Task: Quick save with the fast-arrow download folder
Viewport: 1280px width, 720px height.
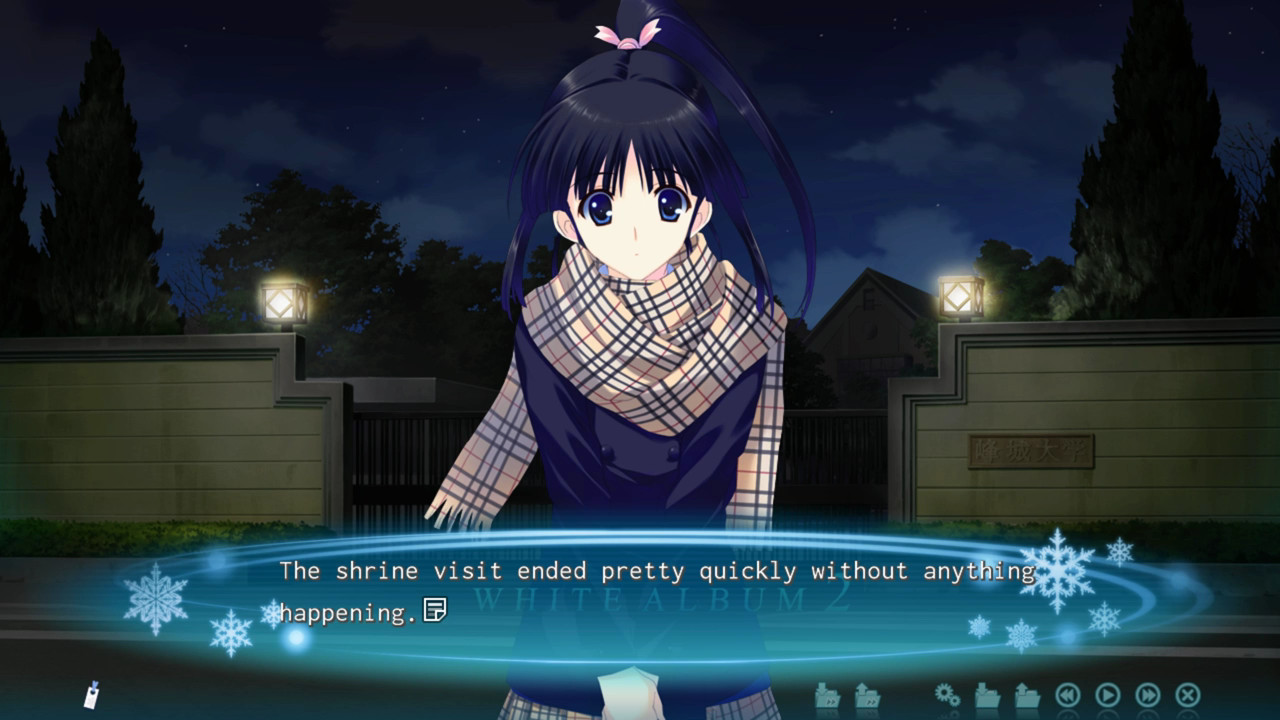Action: coord(827,694)
